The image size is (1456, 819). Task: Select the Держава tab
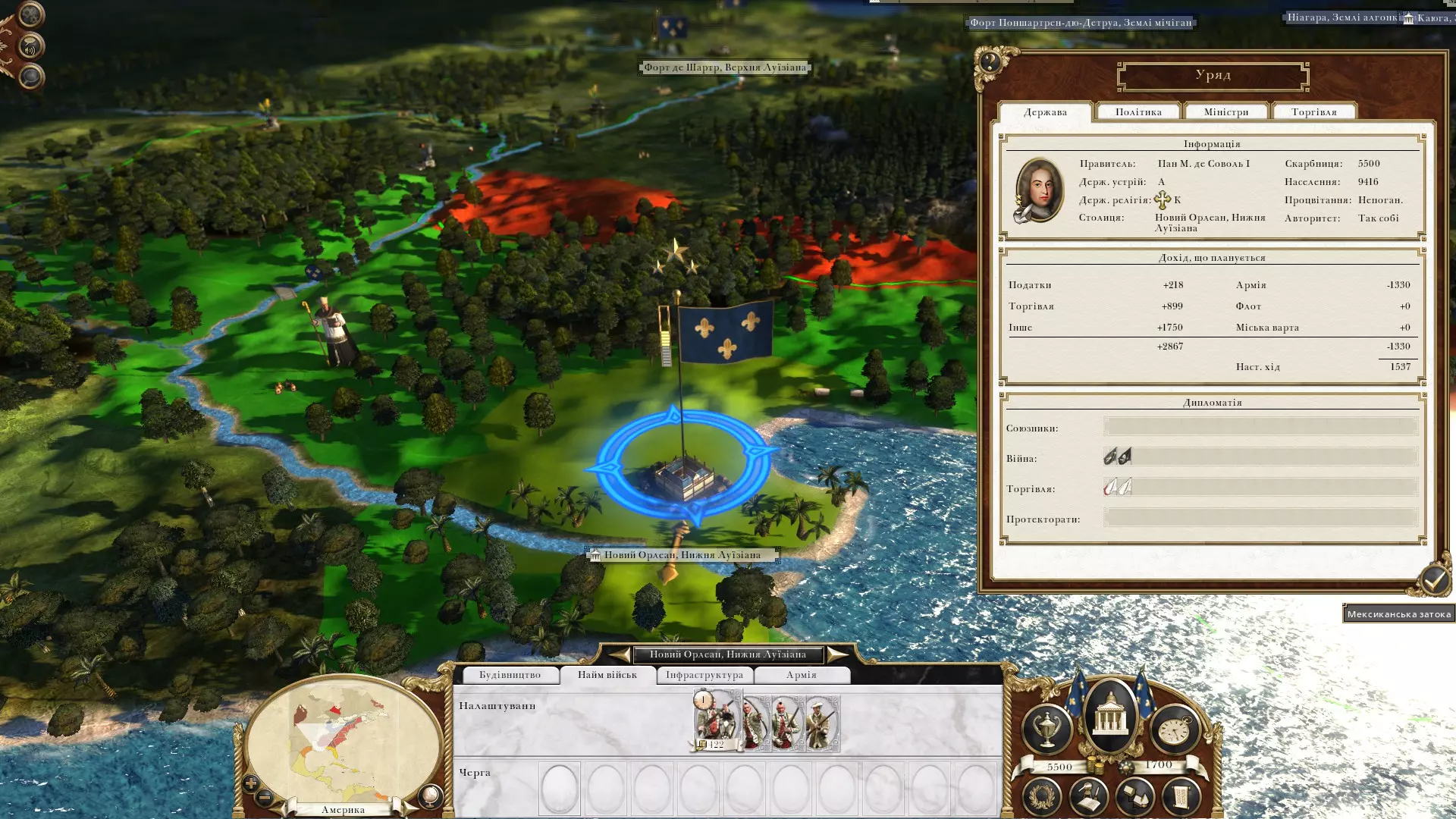pos(1045,112)
